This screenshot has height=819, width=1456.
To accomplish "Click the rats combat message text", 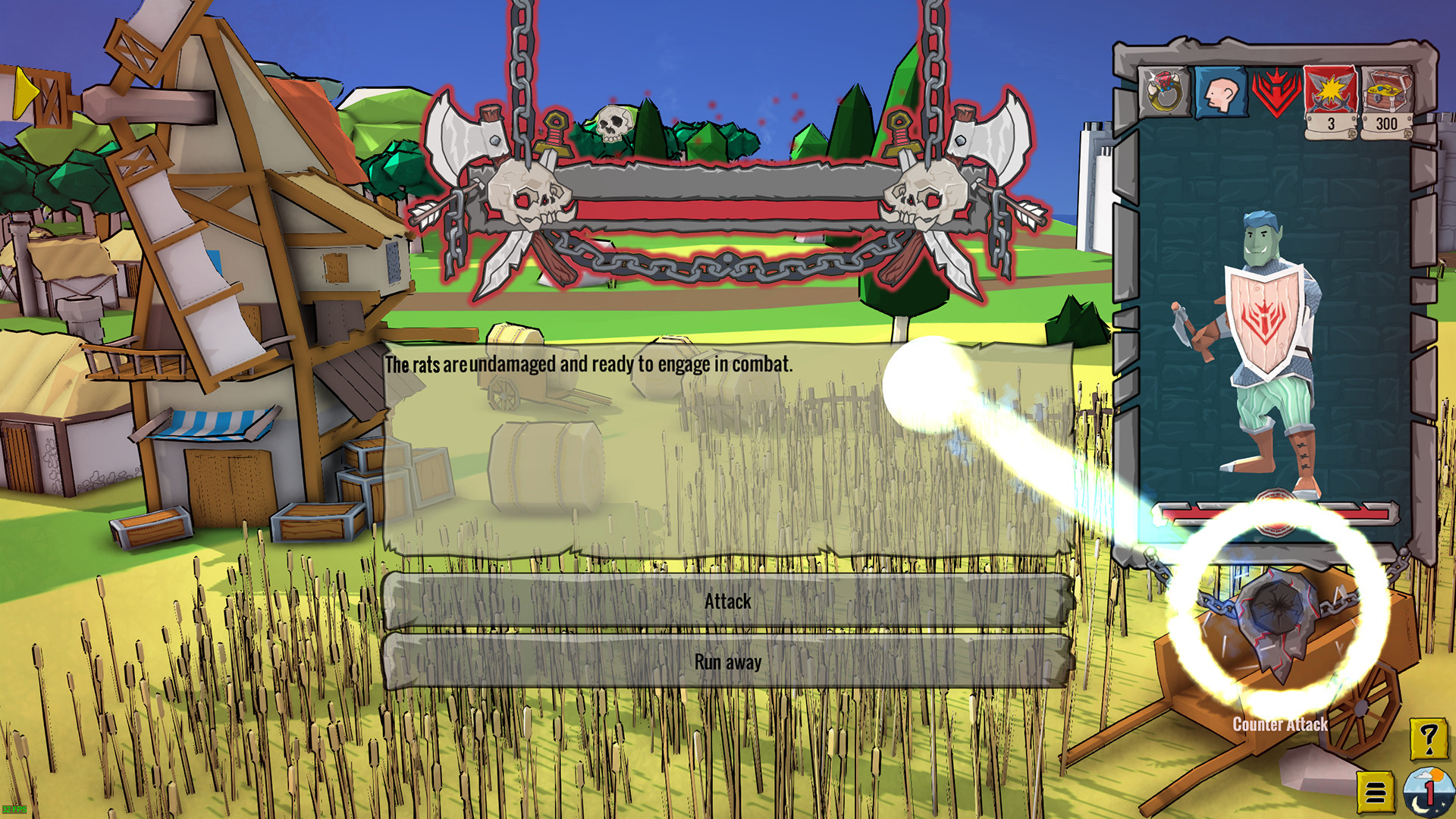I will click(588, 364).
